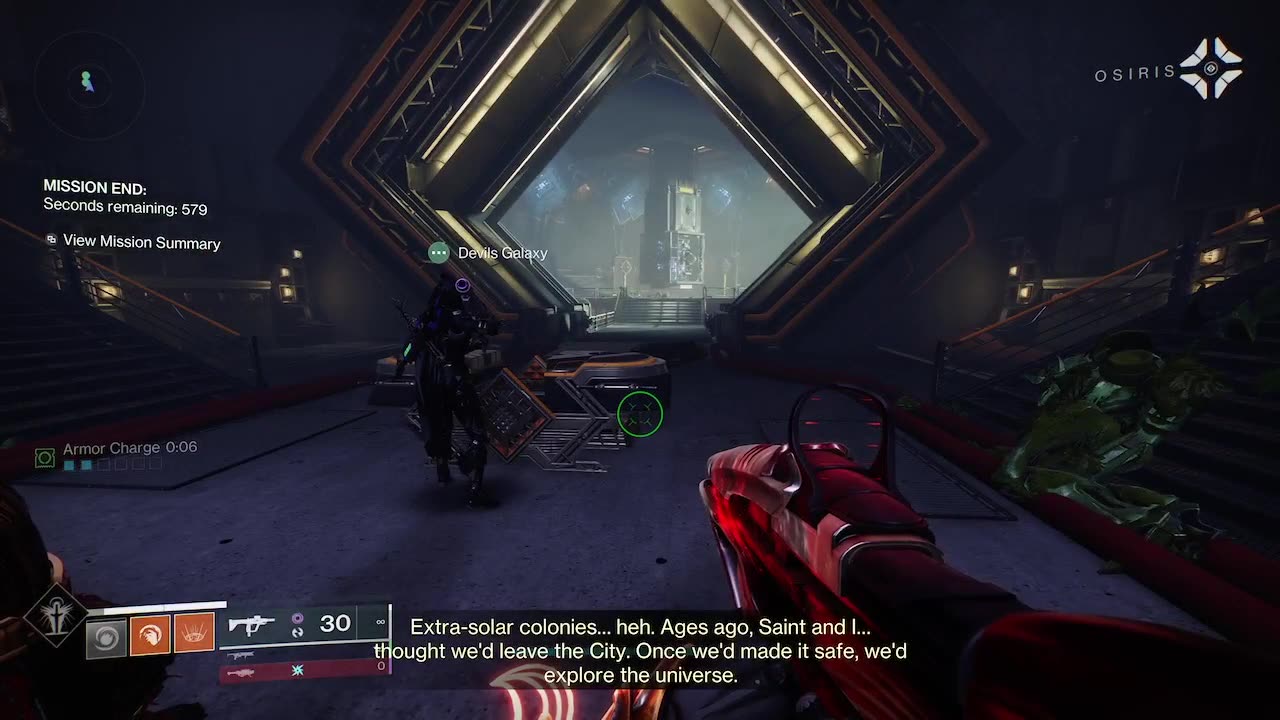Image resolution: width=1280 pixels, height=720 pixels.
Task: Open the View Mission Summary option
Action: pyautogui.click(x=141, y=242)
